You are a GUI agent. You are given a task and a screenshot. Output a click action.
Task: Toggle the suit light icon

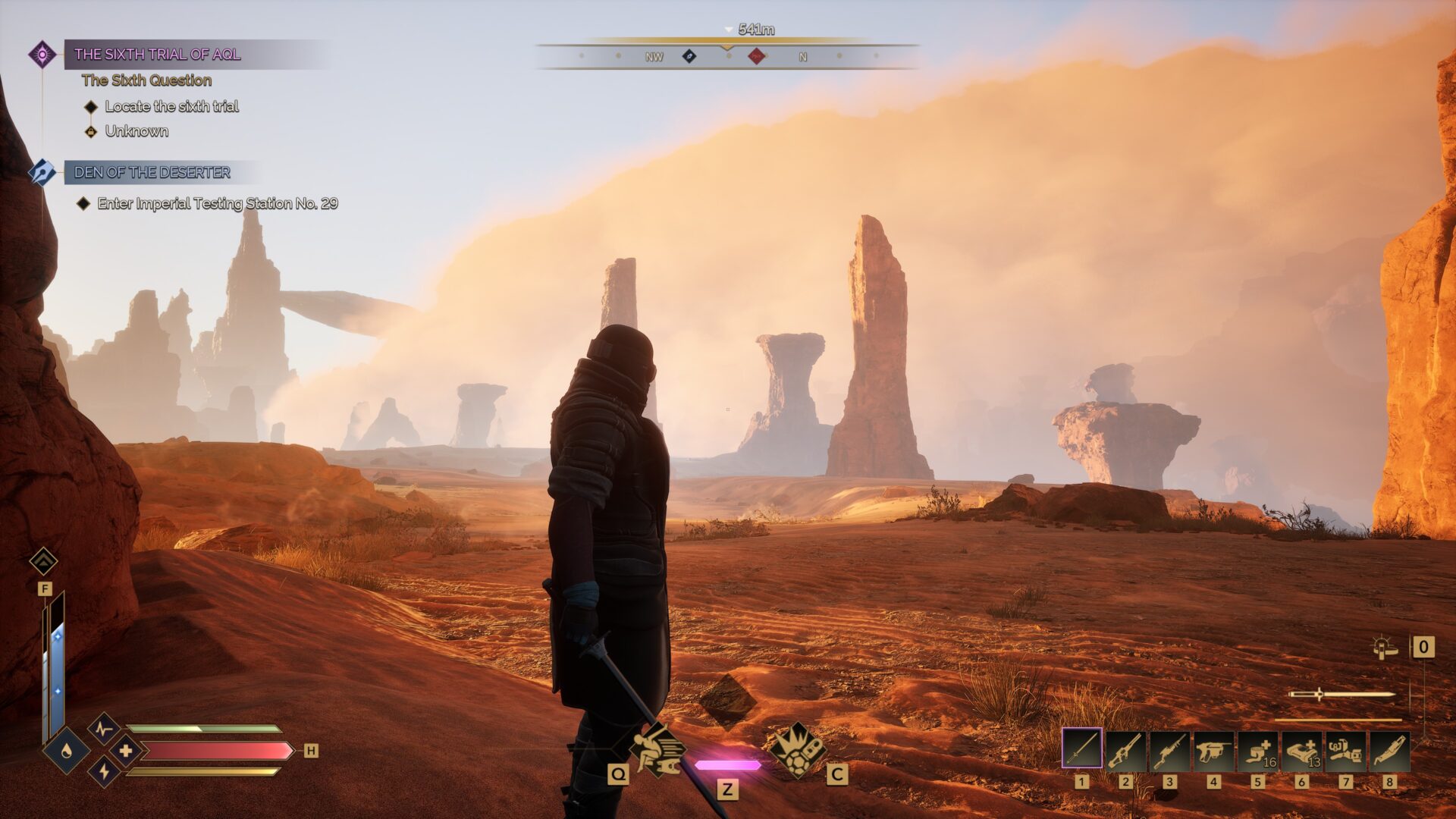pyautogui.click(x=1385, y=648)
